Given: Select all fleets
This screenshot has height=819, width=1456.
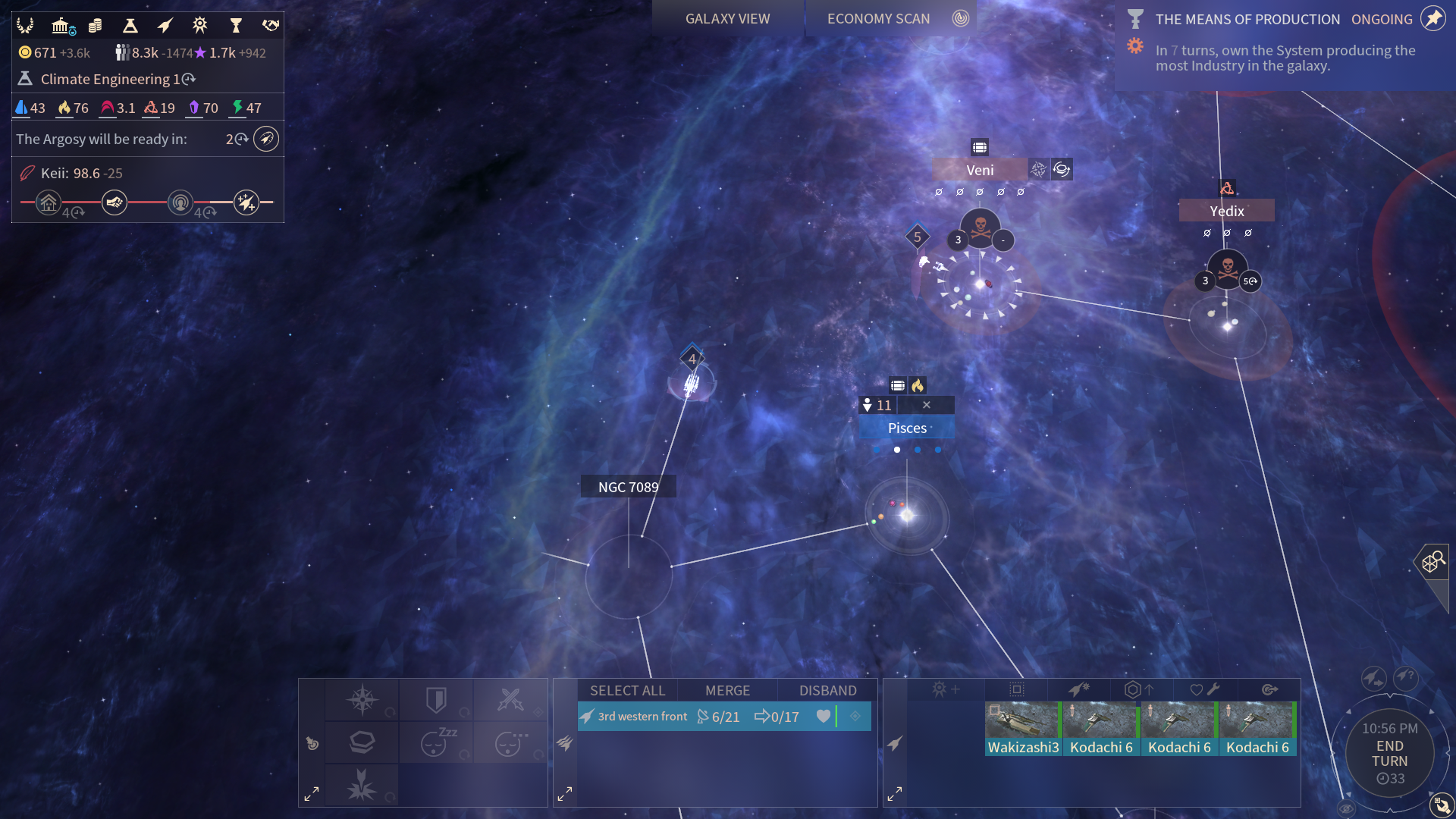Looking at the screenshot, I should 627,691.
